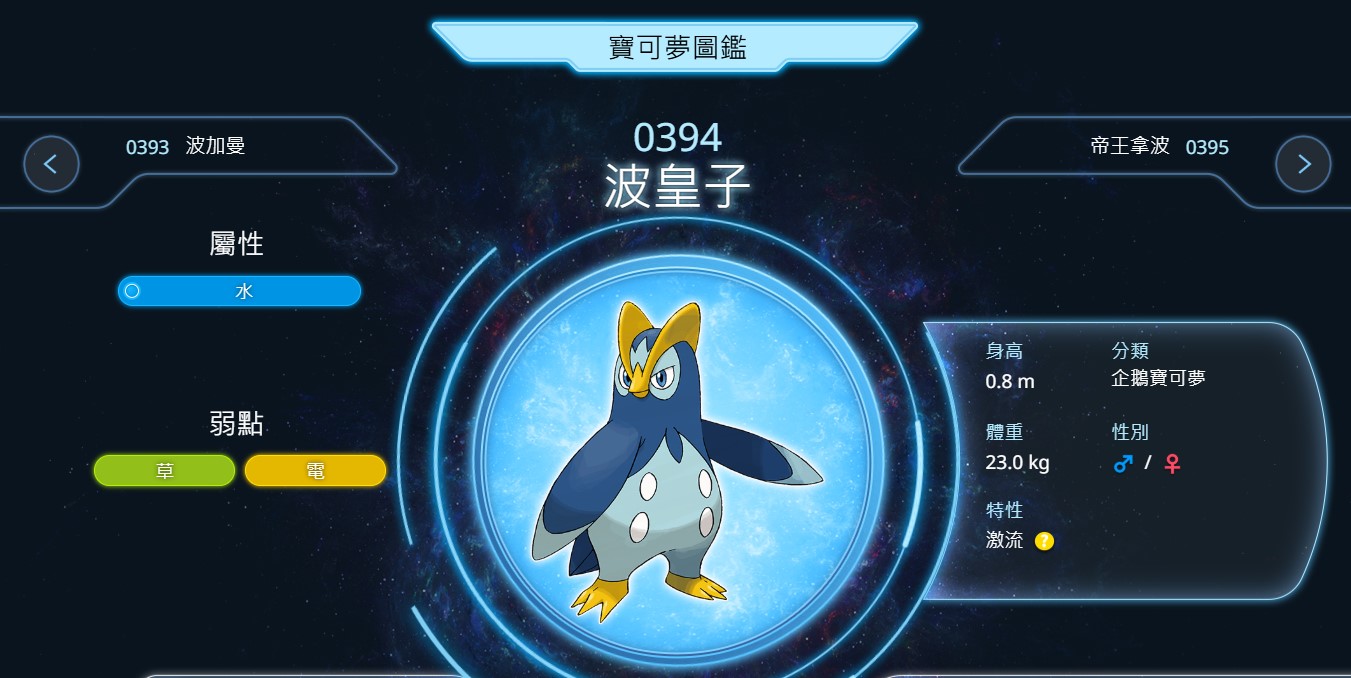The height and width of the screenshot is (678, 1351).
Task: Open the 0393 波加曼 entry link
Action: 186,147
